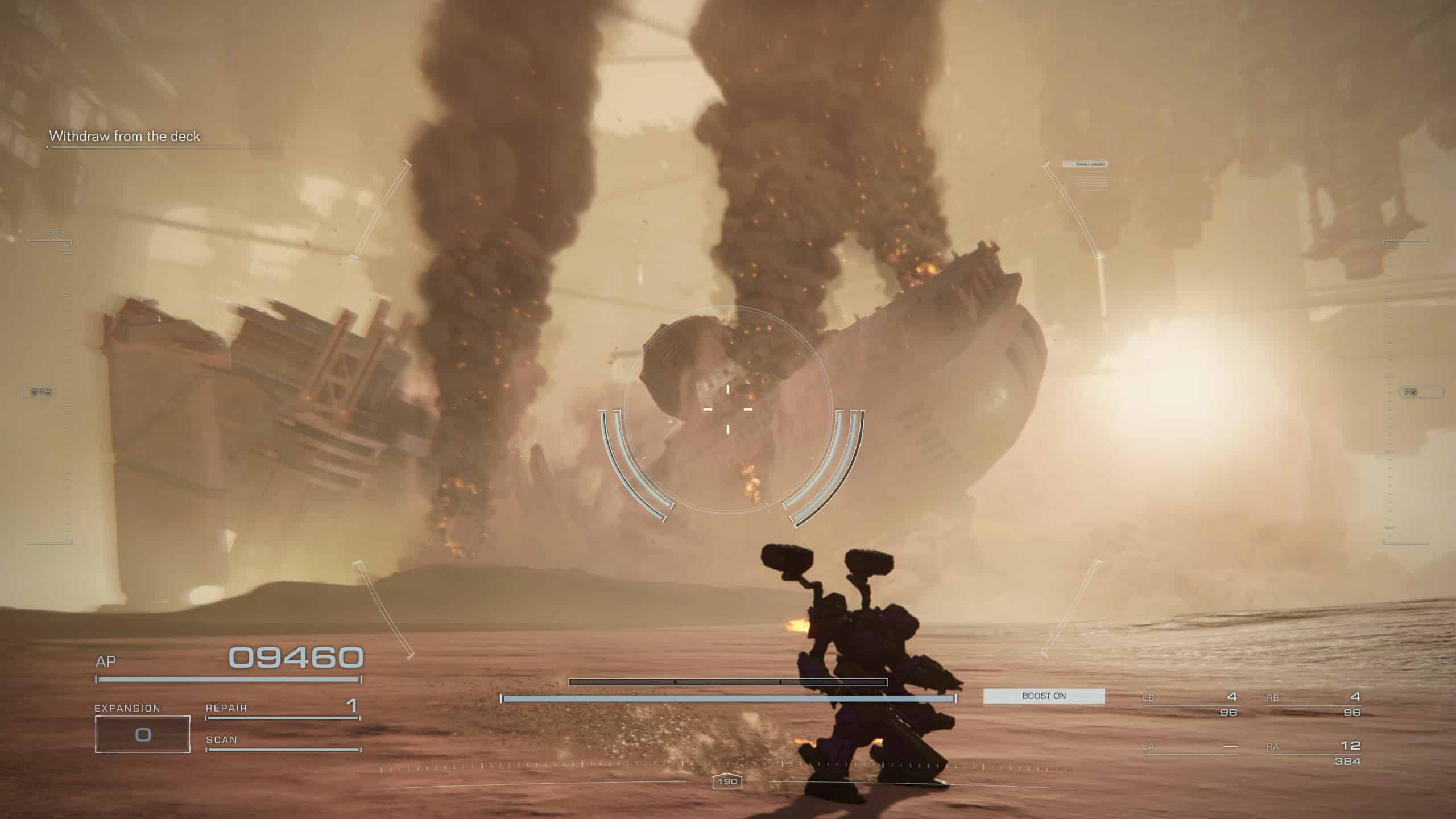Screen dimensions: 1456x819
Task: Click the compass heading marker 190
Action: 727,782
